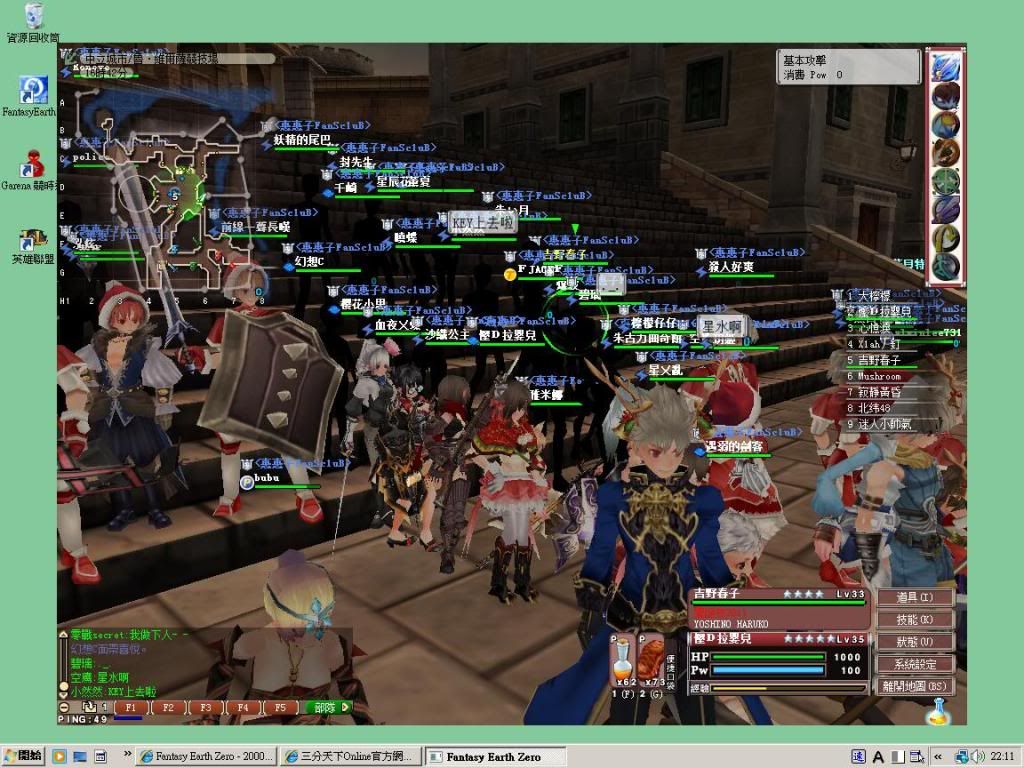Select the F3 chat macro button
The height and width of the screenshot is (768, 1024).
click(205, 707)
